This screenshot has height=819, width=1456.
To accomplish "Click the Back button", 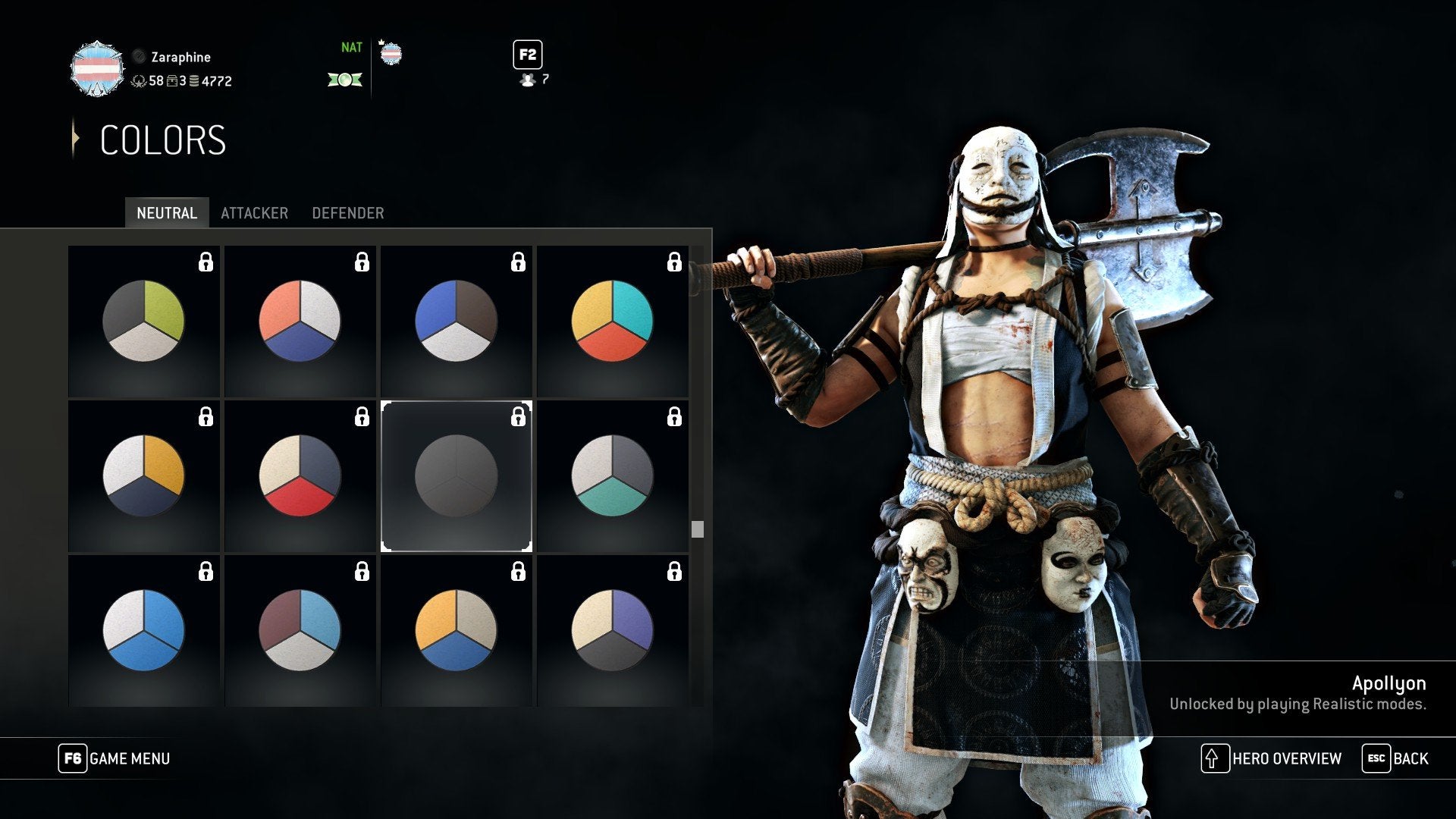I will click(x=1395, y=758).
